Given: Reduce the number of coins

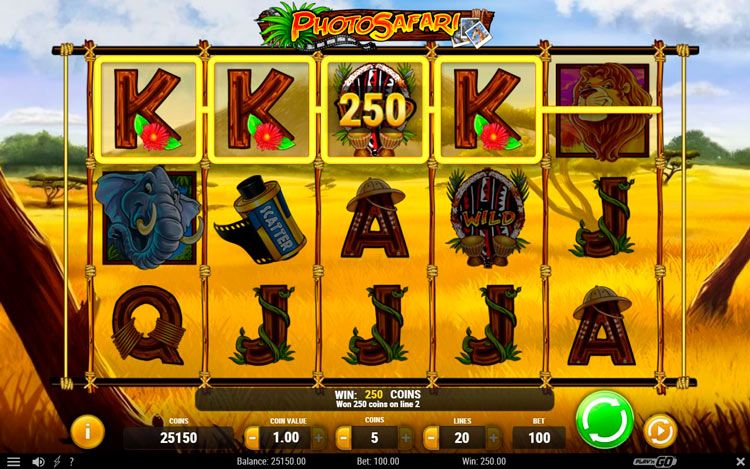Looking at the screenshot, I should click(x=342, y=437).
